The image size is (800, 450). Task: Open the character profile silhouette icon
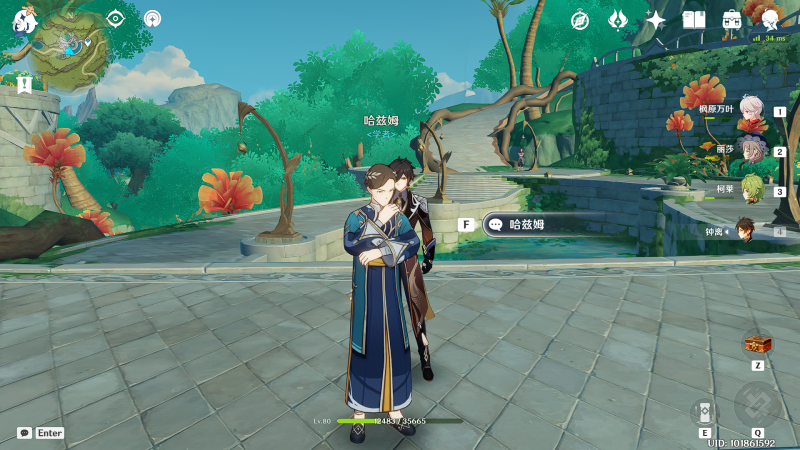coord(770,19)
